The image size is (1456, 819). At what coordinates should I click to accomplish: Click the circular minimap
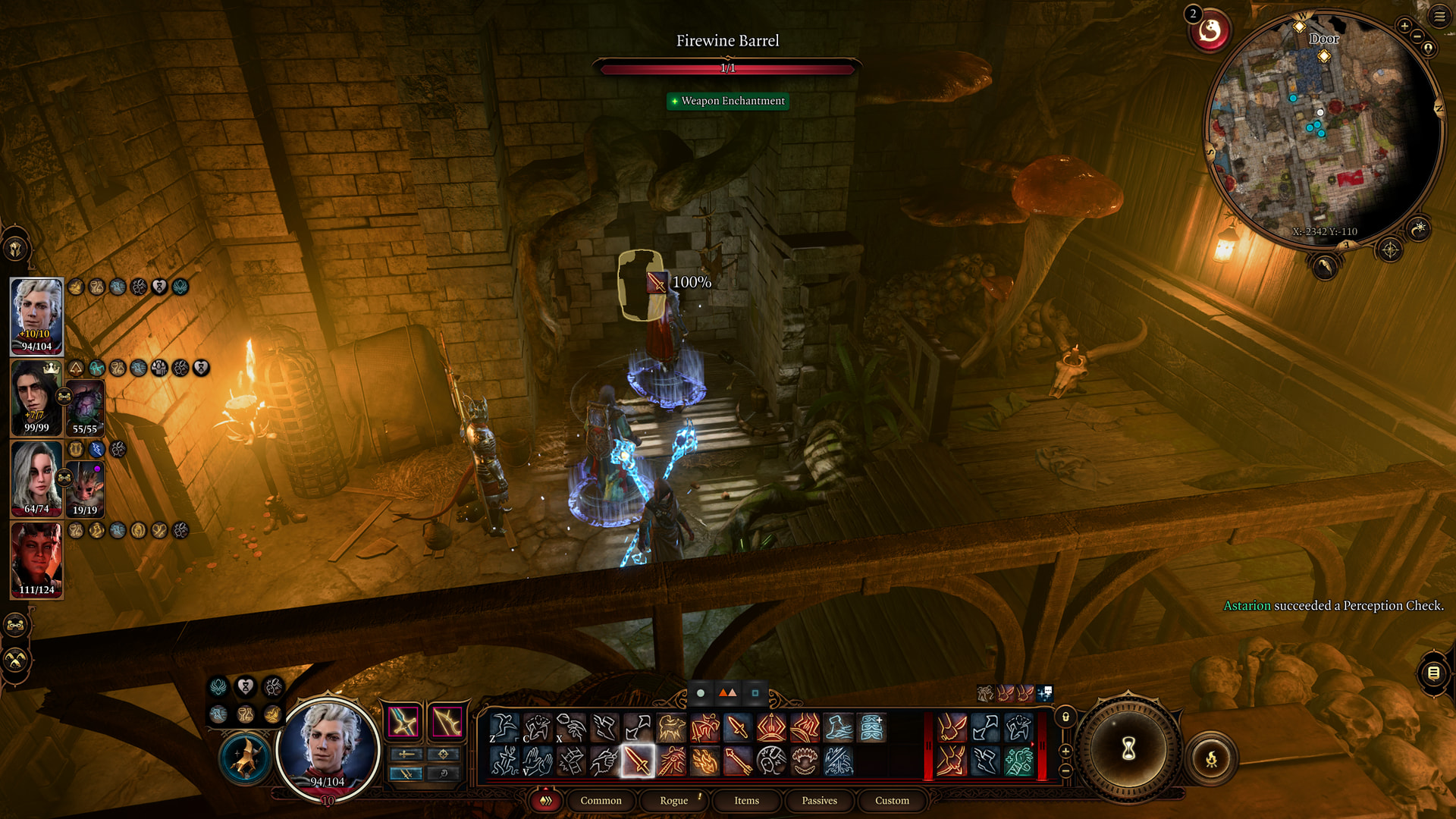pos(1323,129)
